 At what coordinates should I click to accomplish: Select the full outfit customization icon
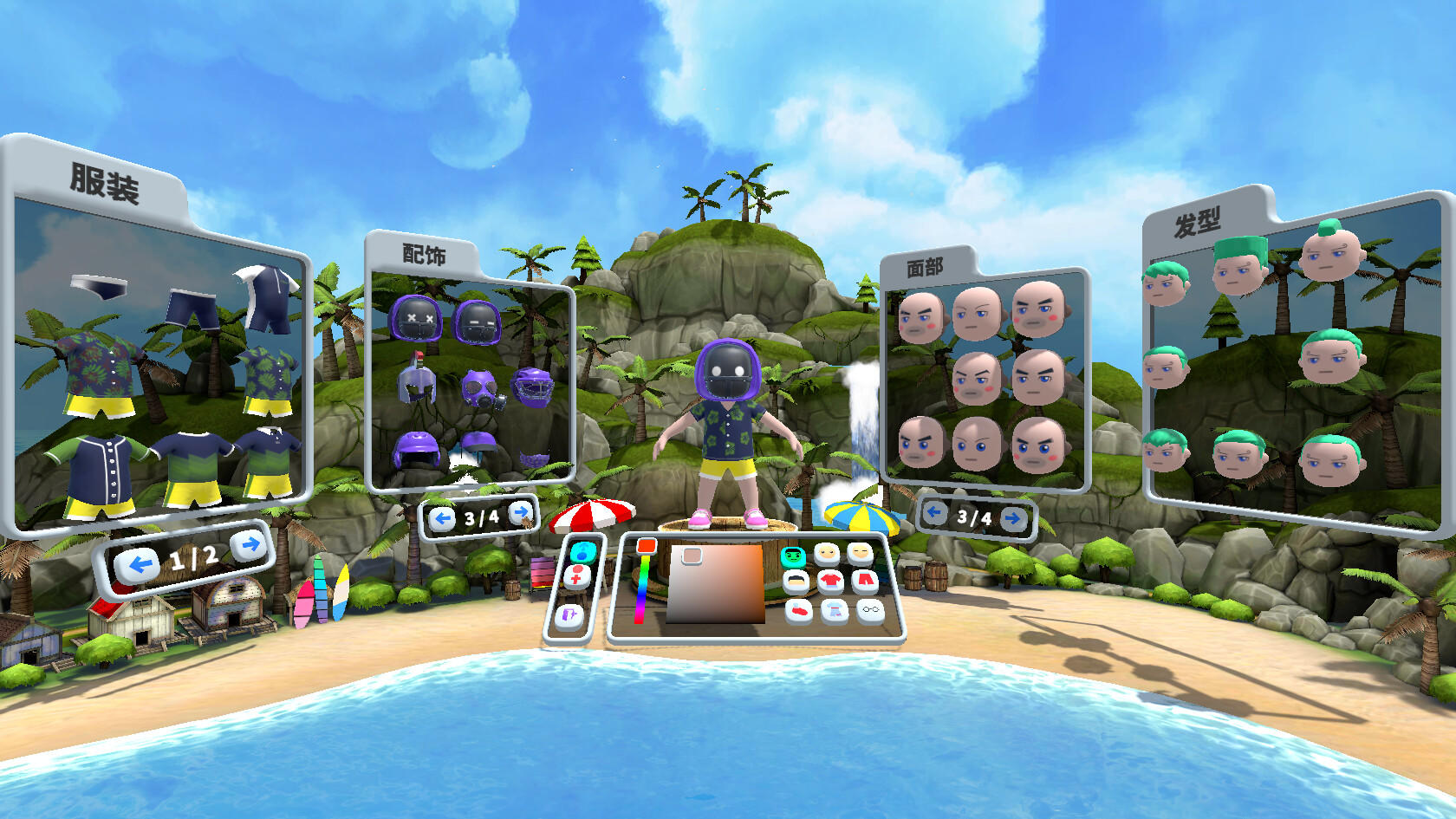(834, 611)
